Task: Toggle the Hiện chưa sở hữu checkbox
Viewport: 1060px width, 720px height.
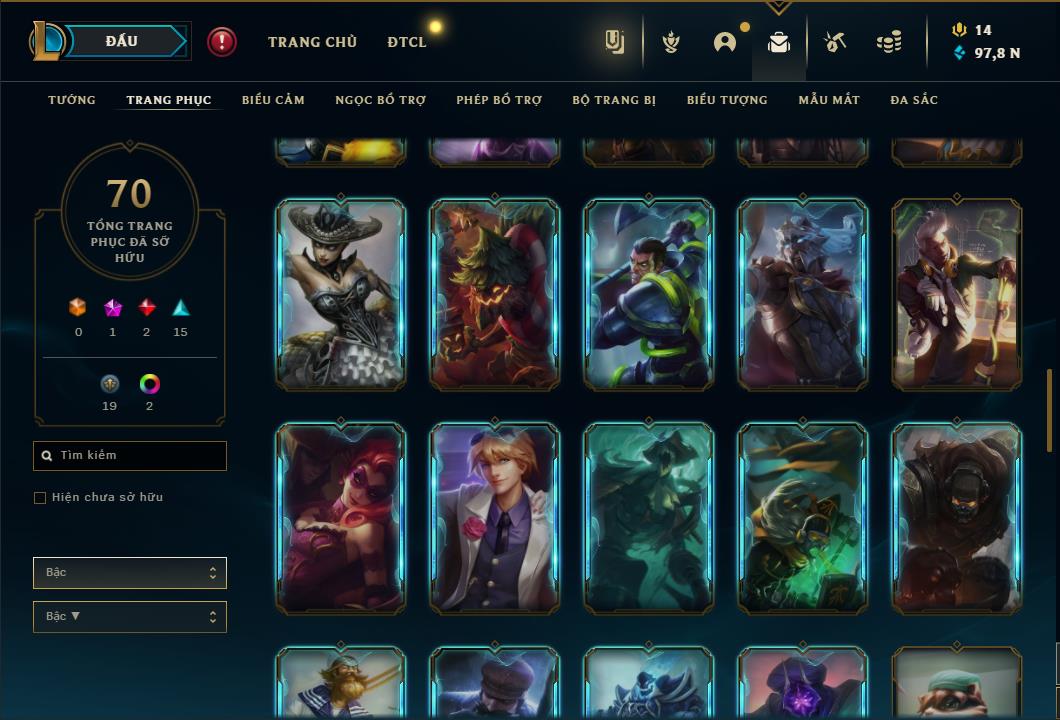Action: coord(40,498)
